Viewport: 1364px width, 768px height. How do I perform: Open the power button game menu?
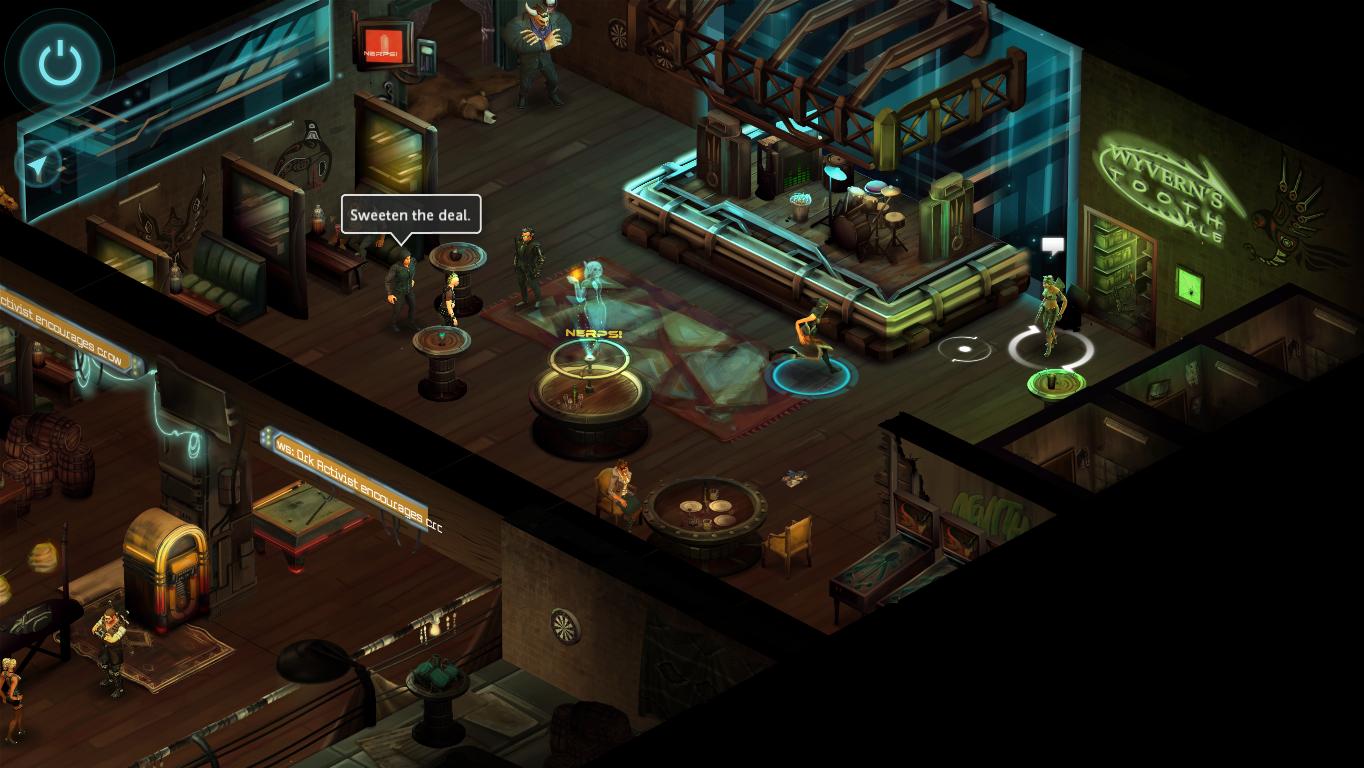pos(60,64)
